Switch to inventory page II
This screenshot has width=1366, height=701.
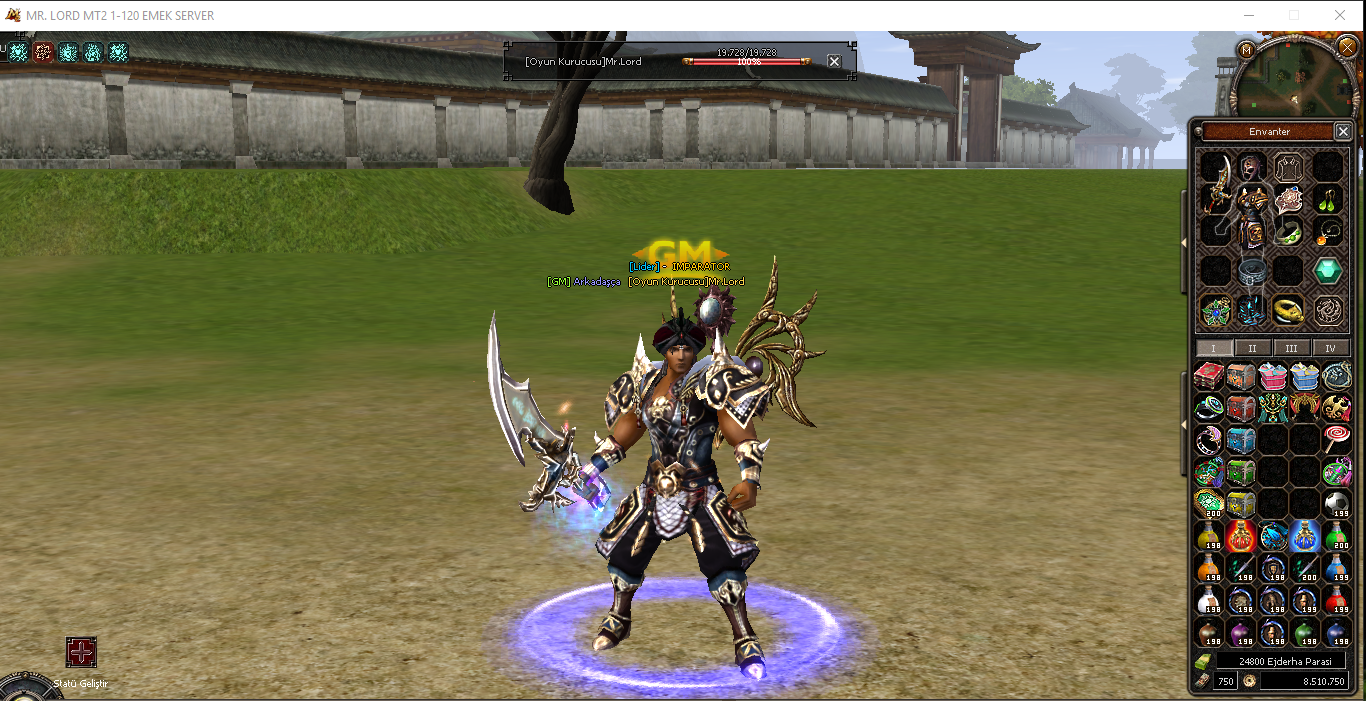(x=1252, y=348)
